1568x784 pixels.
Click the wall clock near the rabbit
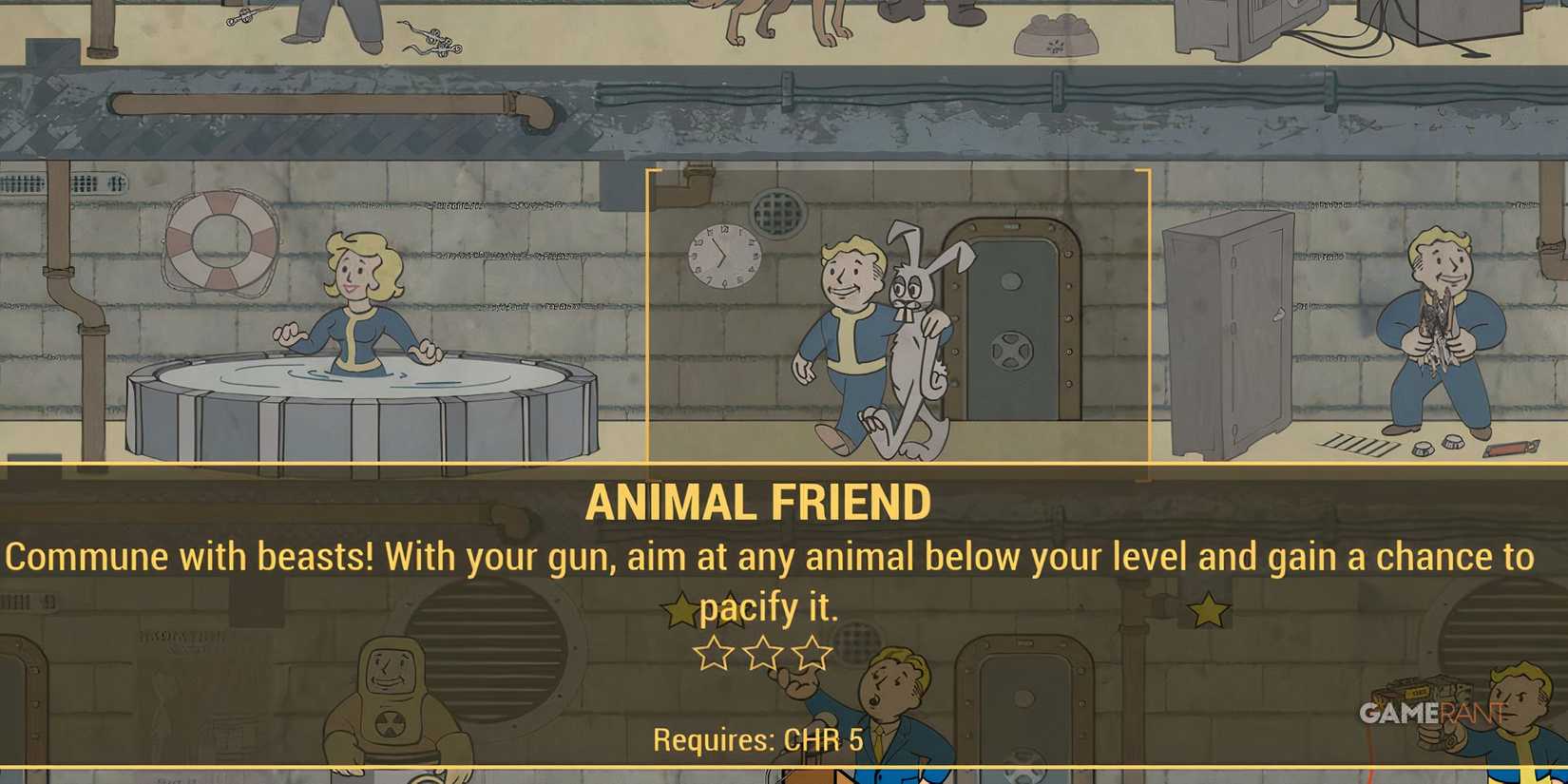[724, 257]
